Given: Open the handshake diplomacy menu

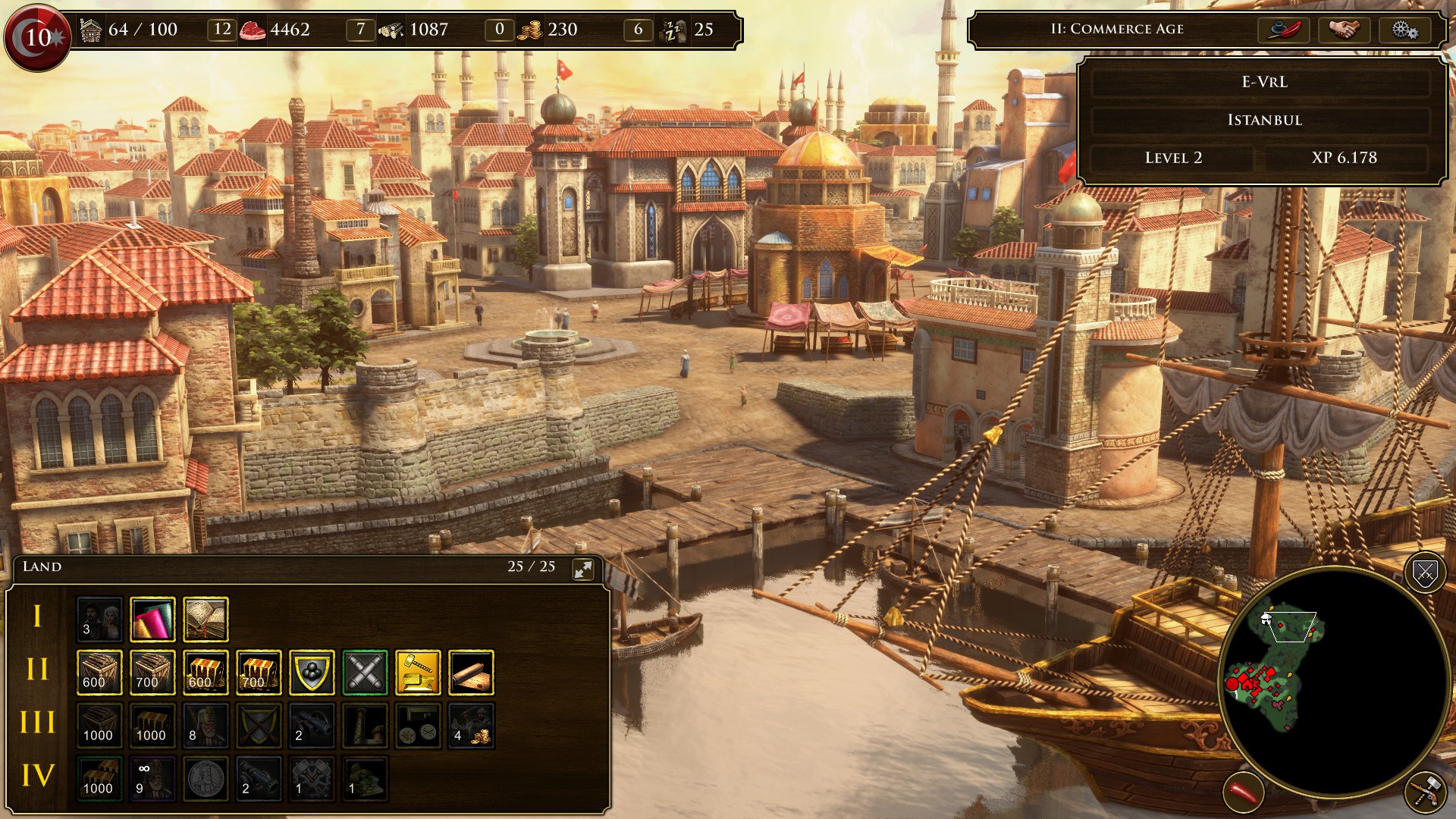Looking at the screenshot, I should 1345,30.
